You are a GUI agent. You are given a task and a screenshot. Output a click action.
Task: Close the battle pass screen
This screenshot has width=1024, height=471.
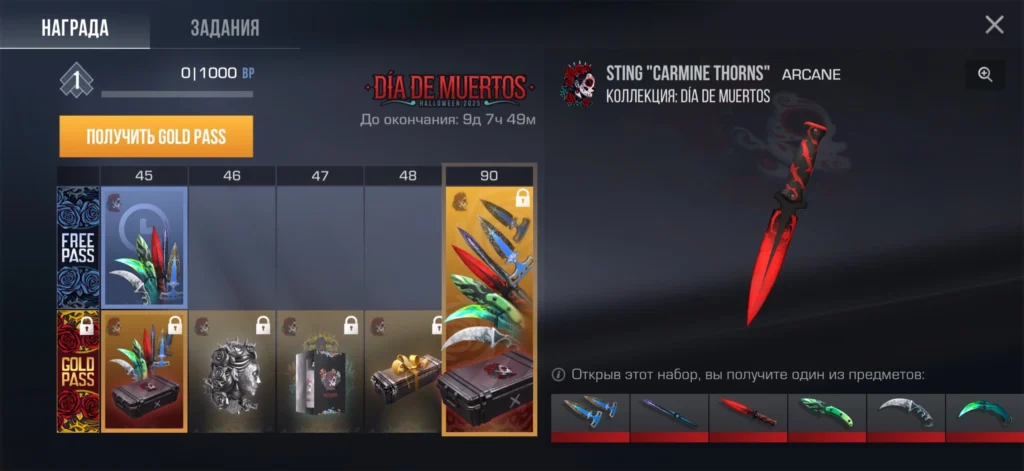(994, 25)
